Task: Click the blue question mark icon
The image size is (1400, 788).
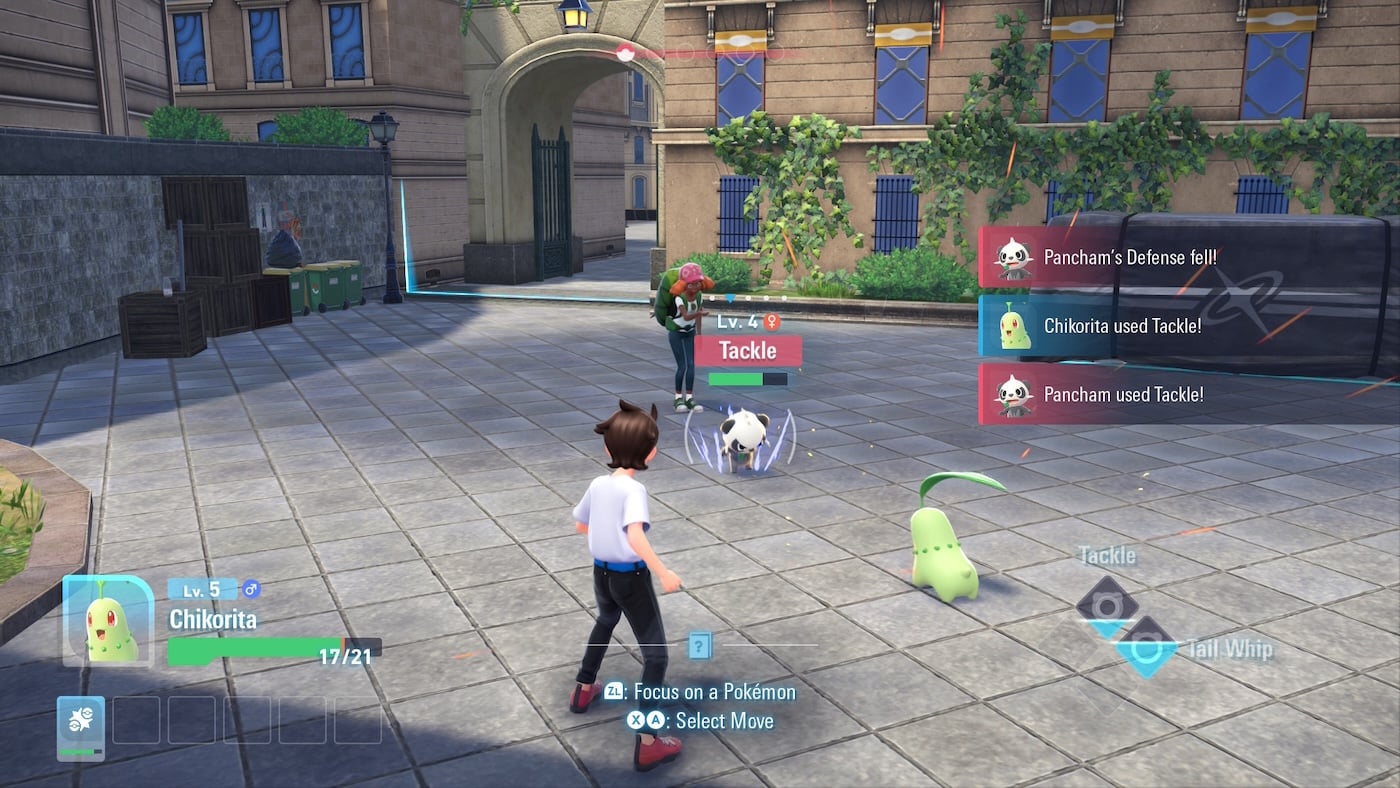Action: 700,646
